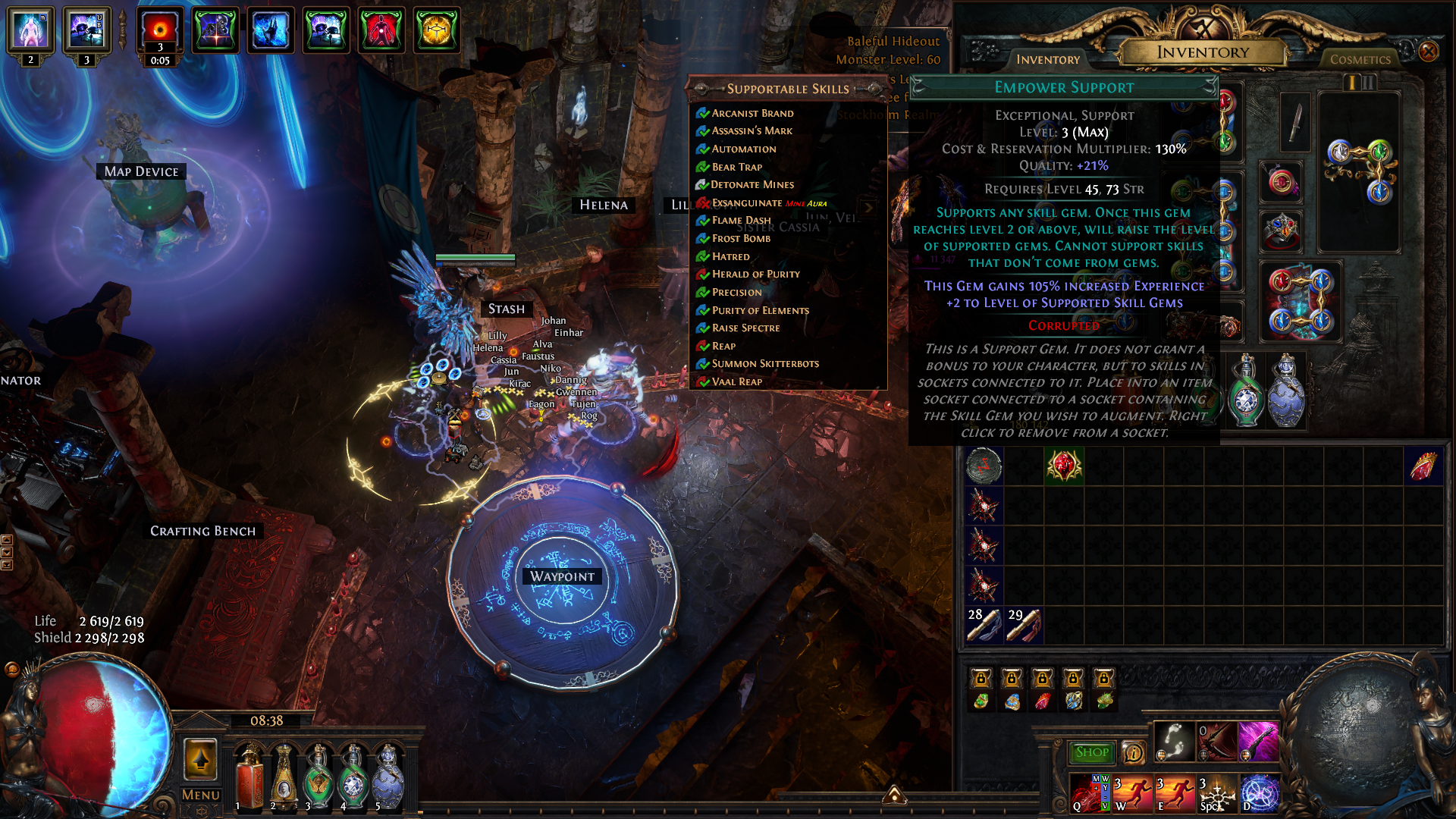Activate the red blood skill bound to Q

1090,793
